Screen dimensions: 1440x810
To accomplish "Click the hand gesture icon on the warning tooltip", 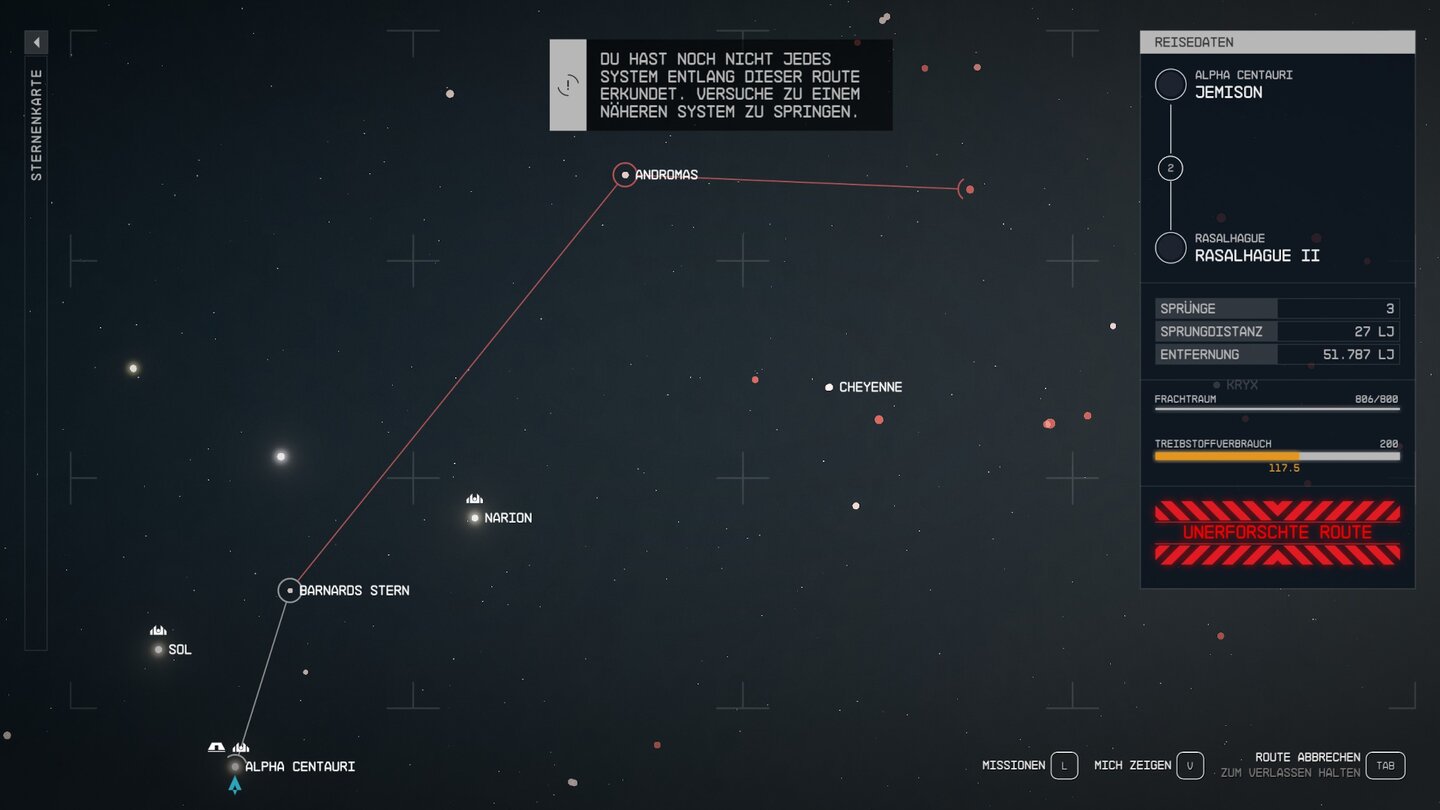I will pyautogui.click(x=568, y=85).
